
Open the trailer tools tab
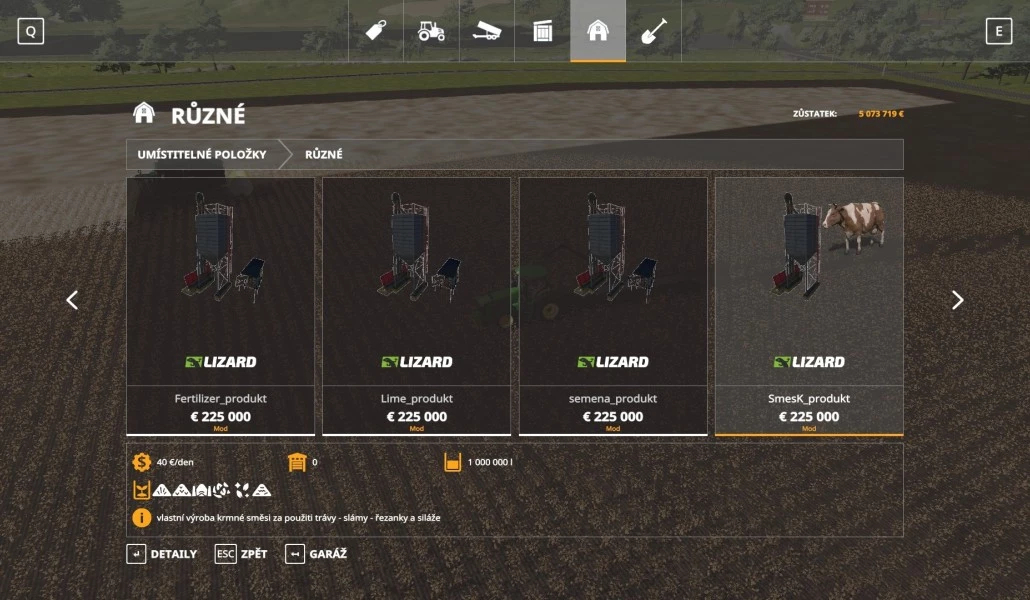[487, 31]
